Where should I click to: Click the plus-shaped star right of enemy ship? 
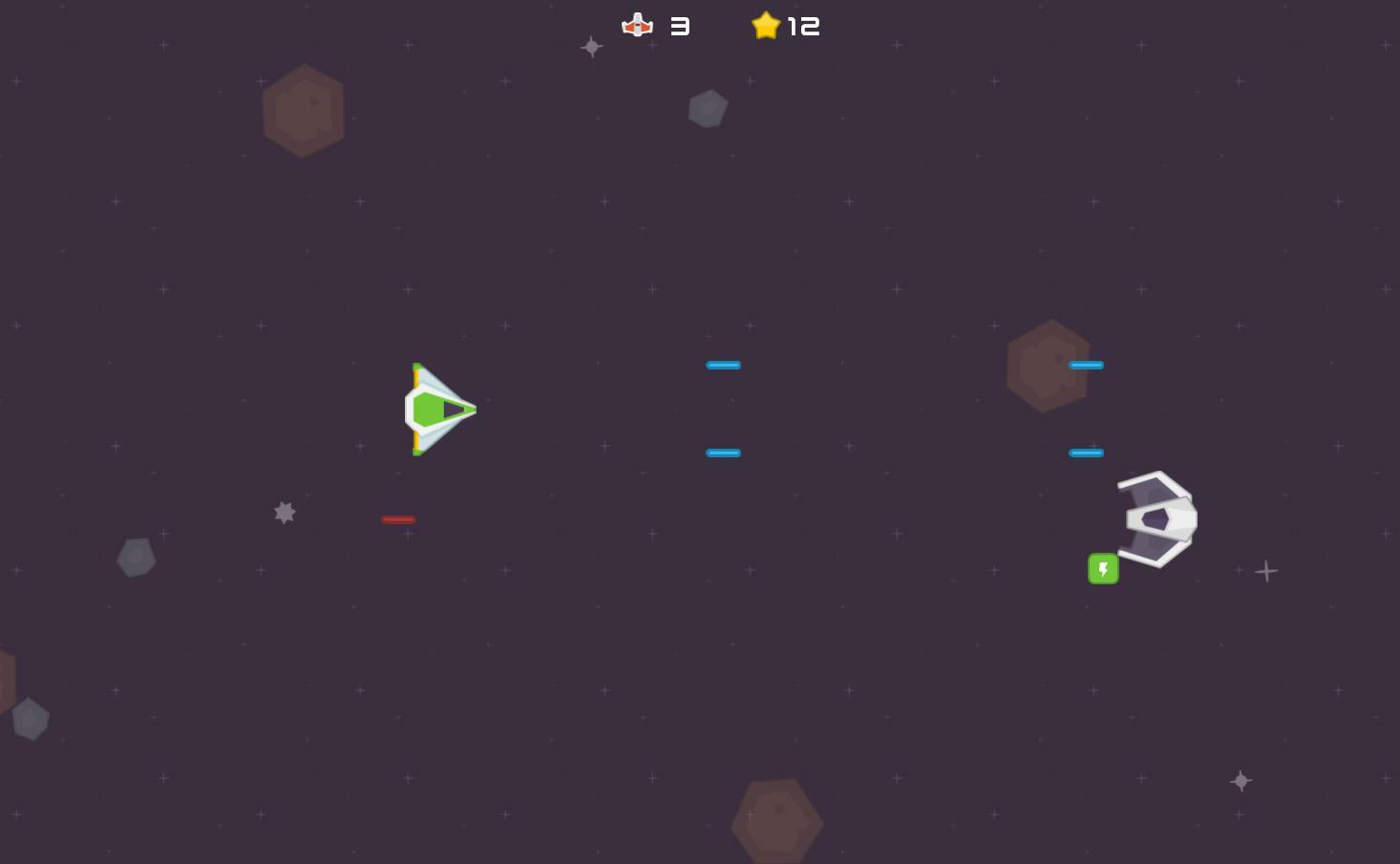click(x=1265, y=570)
